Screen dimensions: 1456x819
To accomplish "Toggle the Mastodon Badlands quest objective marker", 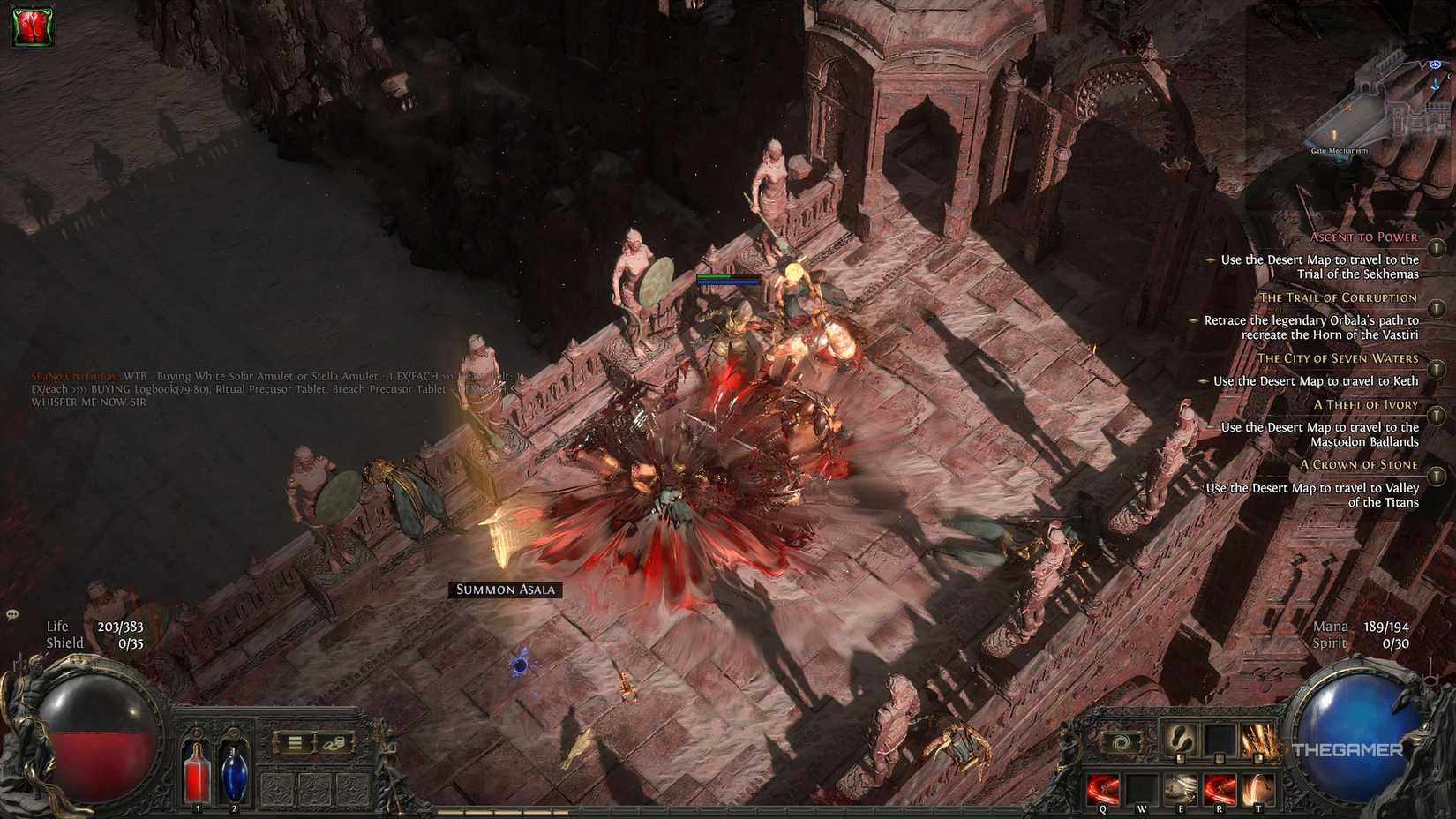I will (x=1211, y=426).
